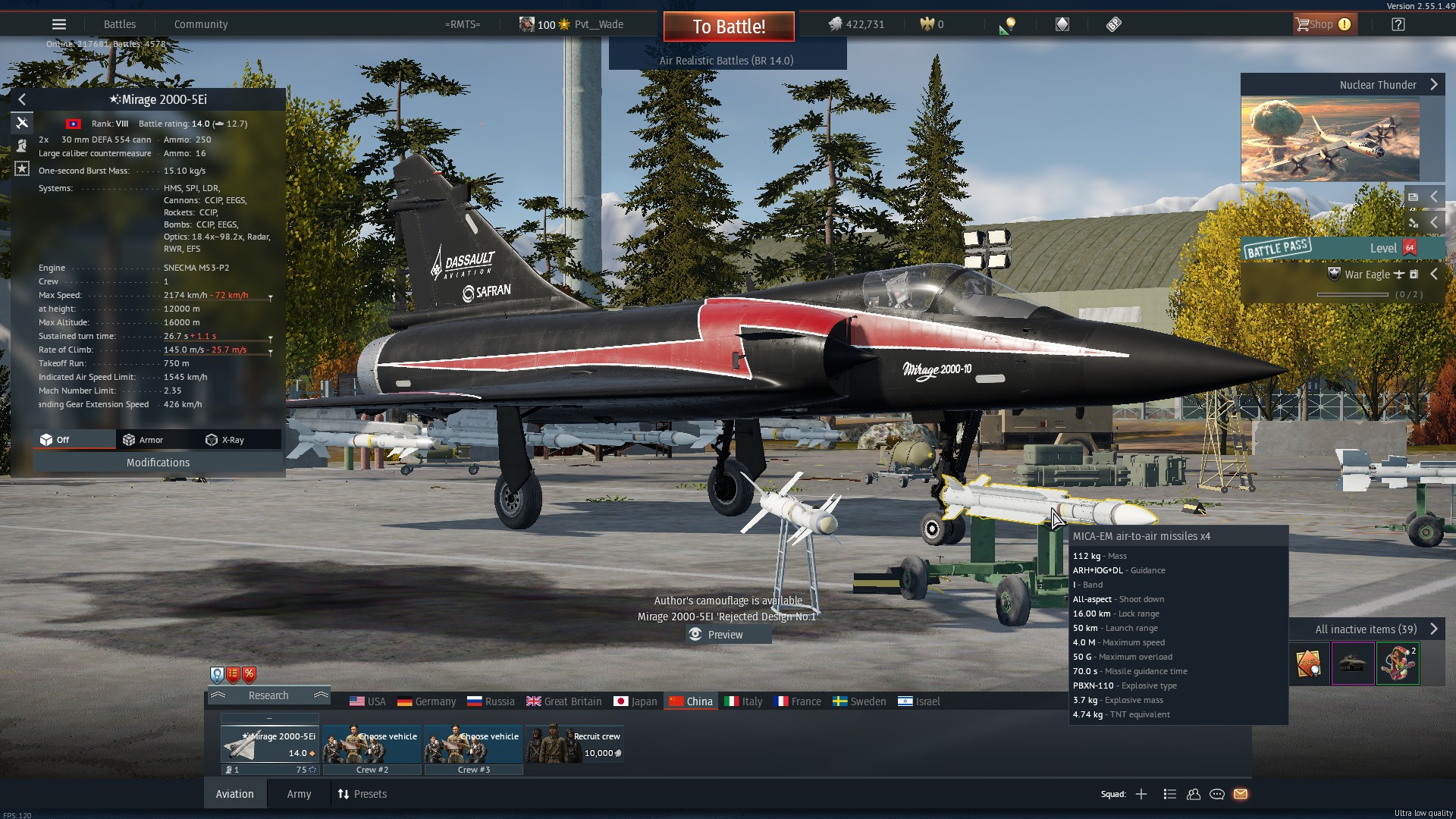This screenshot has width=1456, height=819.
Task: Select the France nation tab
Action: (798, 701)
